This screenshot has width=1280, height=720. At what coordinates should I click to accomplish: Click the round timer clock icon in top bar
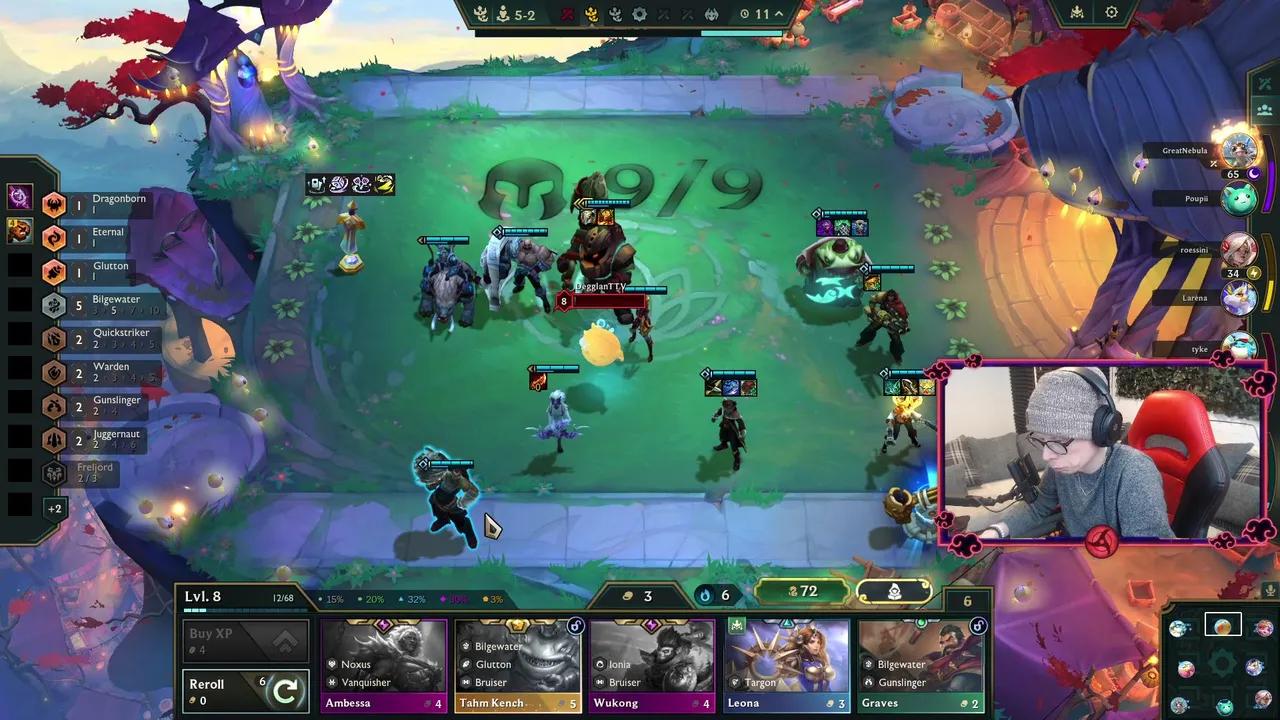coord(745,13)
